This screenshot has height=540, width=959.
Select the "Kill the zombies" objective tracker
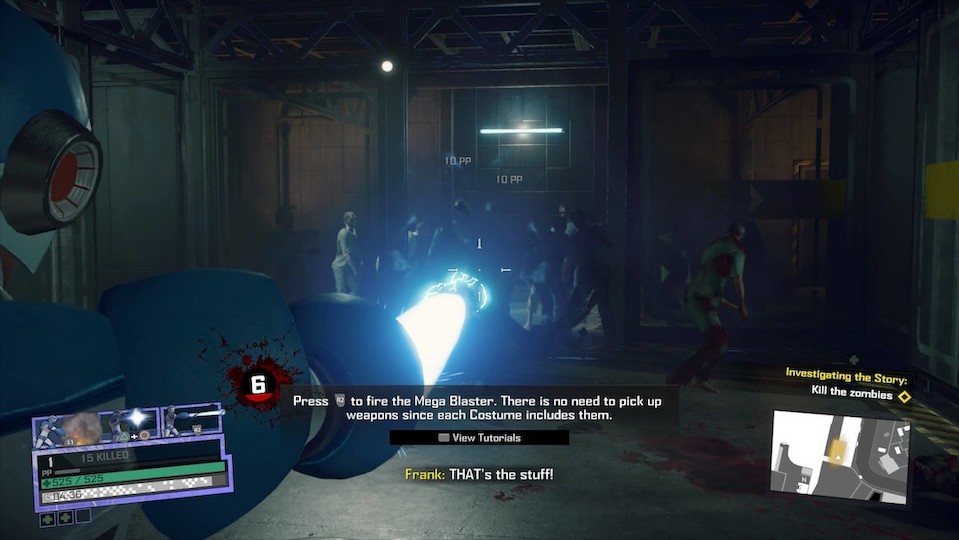[x=851, y=395]
